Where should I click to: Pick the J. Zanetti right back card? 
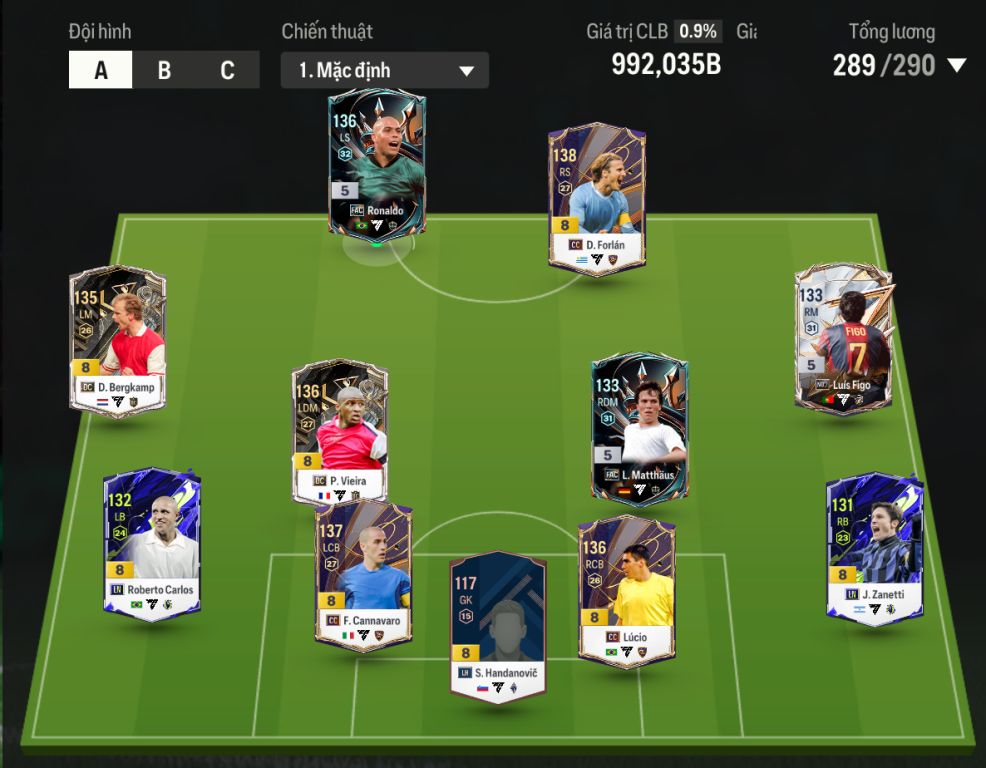click(874, 548)
